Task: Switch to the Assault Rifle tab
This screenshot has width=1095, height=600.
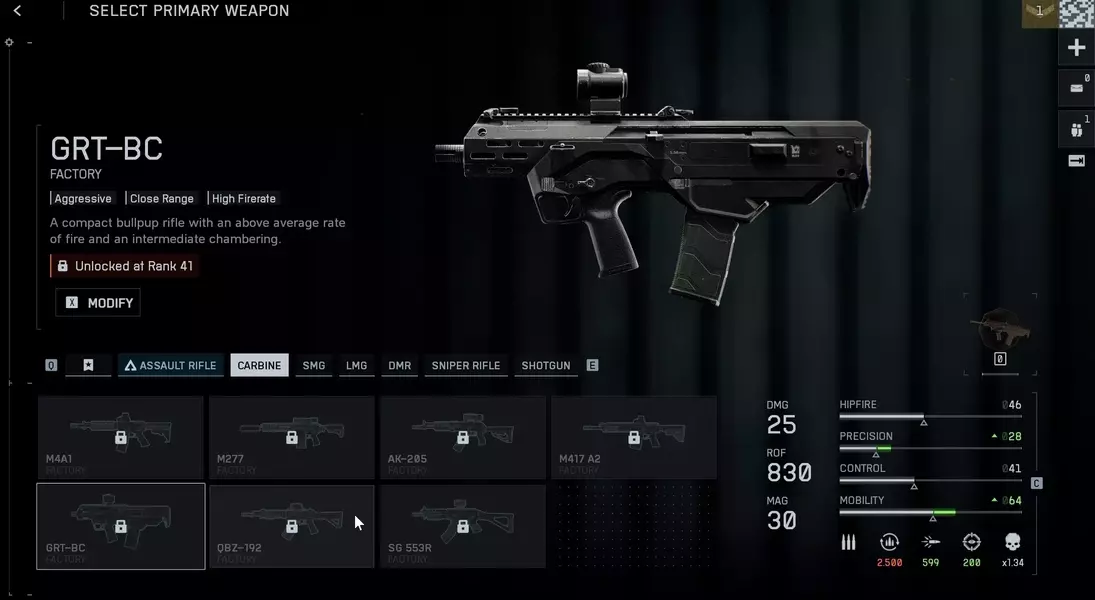Action: pos(170,366)
